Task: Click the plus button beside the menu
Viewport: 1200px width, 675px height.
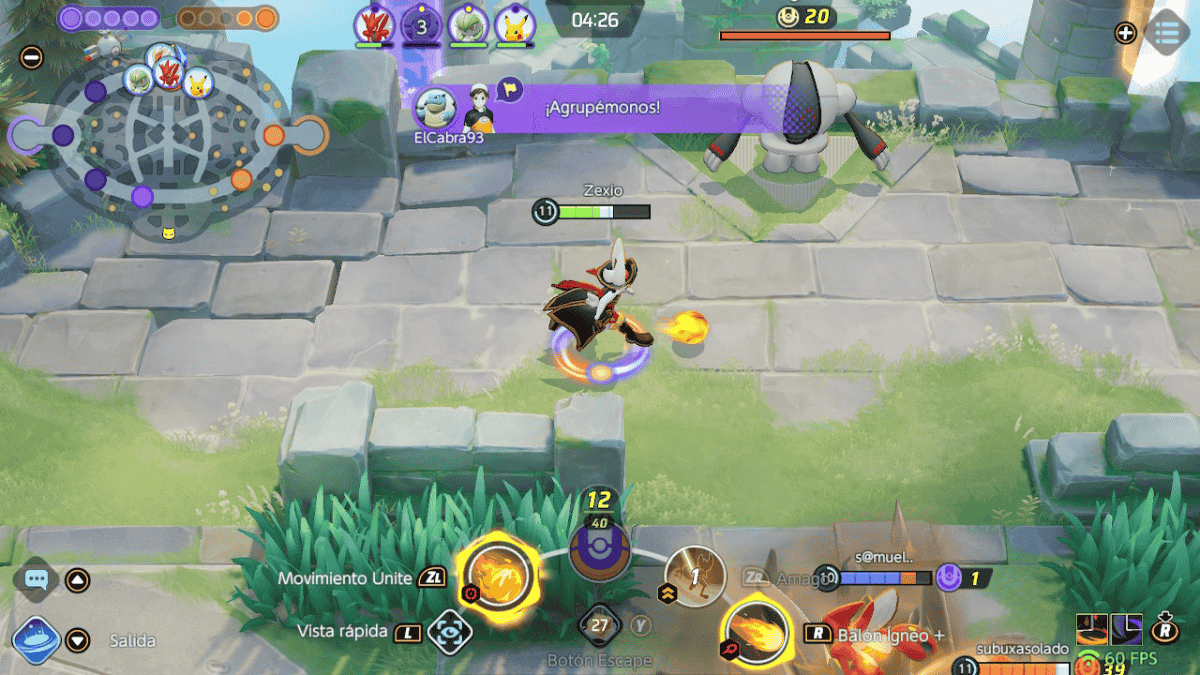Action: (1125, 33)
